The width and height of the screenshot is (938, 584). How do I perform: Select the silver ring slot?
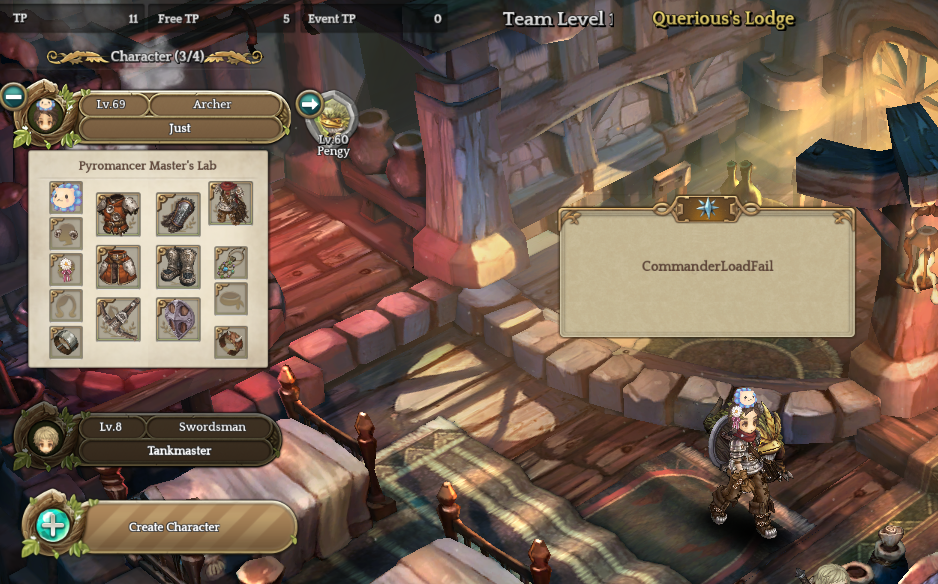[x=66, y=342]
